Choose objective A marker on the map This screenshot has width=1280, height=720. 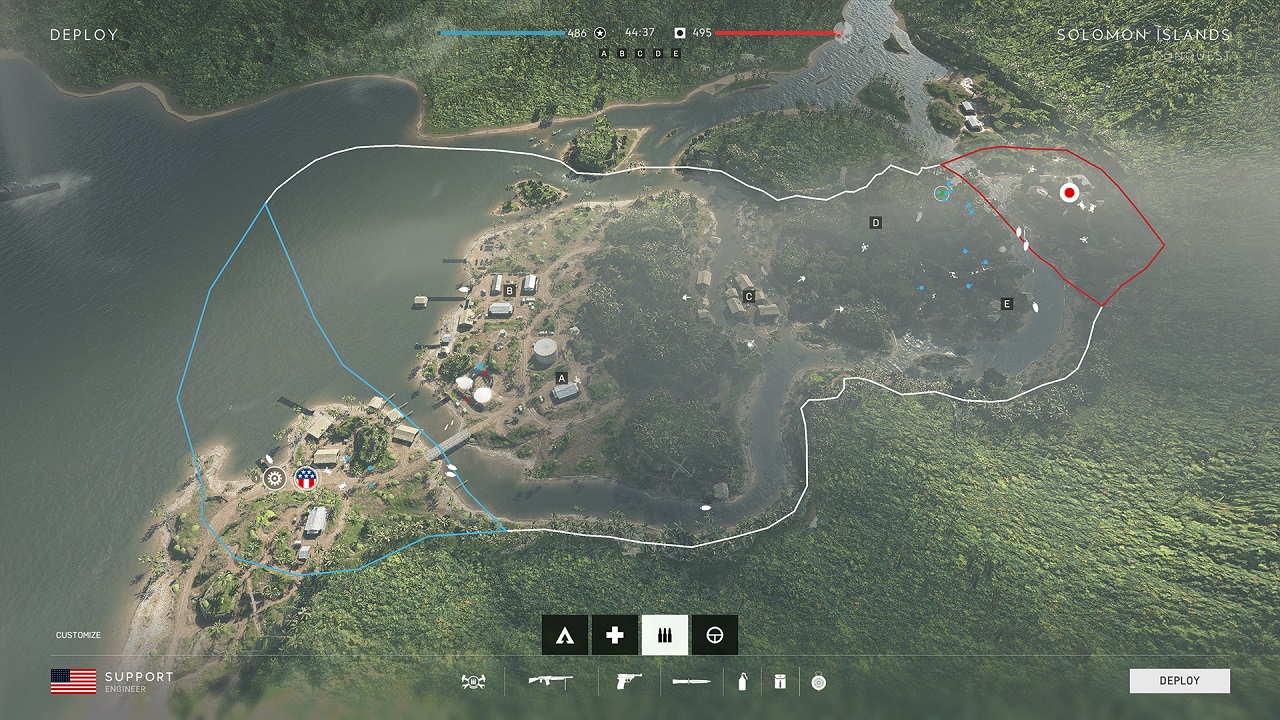[562, 378]
